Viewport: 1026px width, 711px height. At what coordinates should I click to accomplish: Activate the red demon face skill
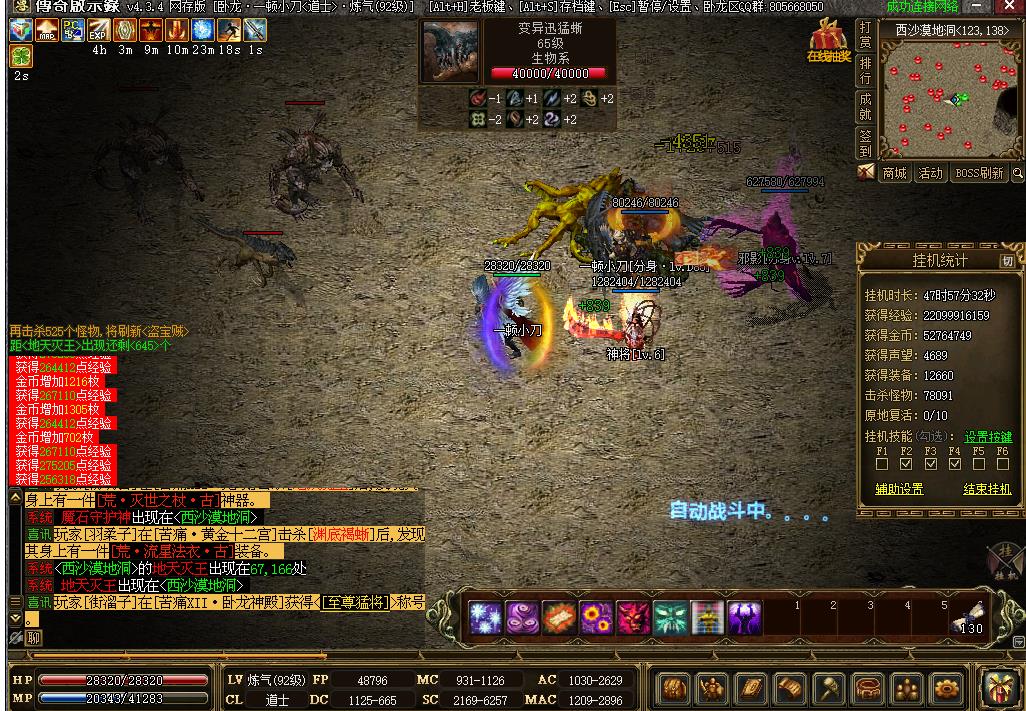tap(633, 618)
